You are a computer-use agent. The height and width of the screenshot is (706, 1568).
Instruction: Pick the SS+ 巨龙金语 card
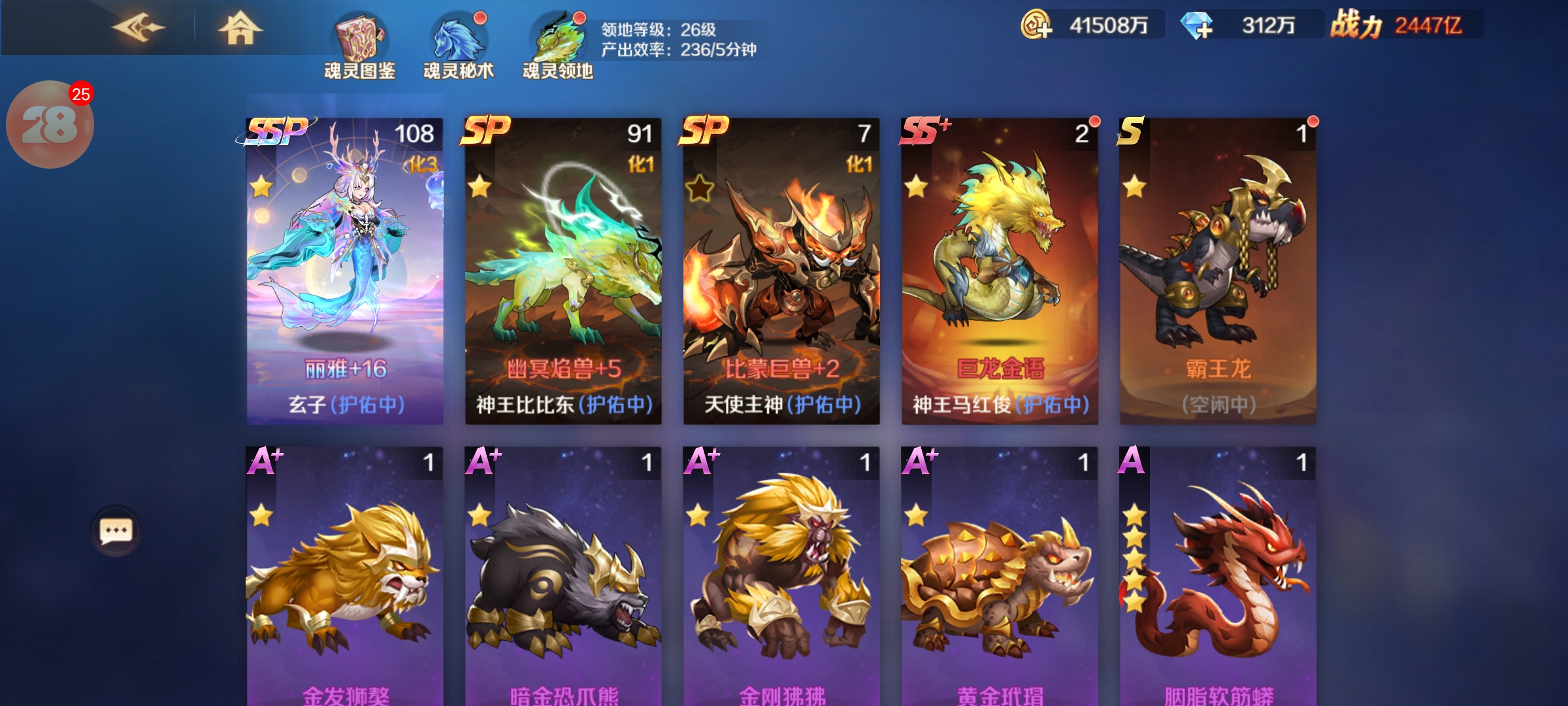point(1000,271)
